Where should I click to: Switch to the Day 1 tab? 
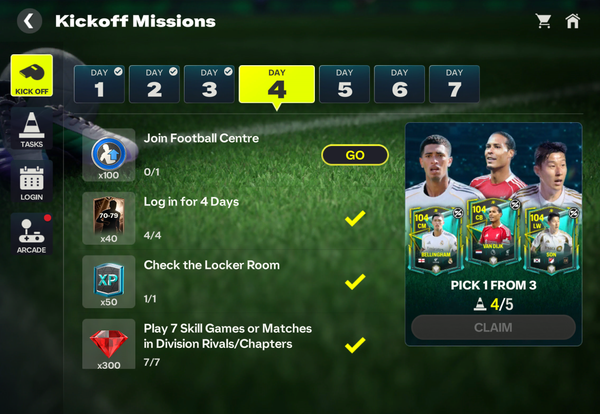click(x=98, y=84)
